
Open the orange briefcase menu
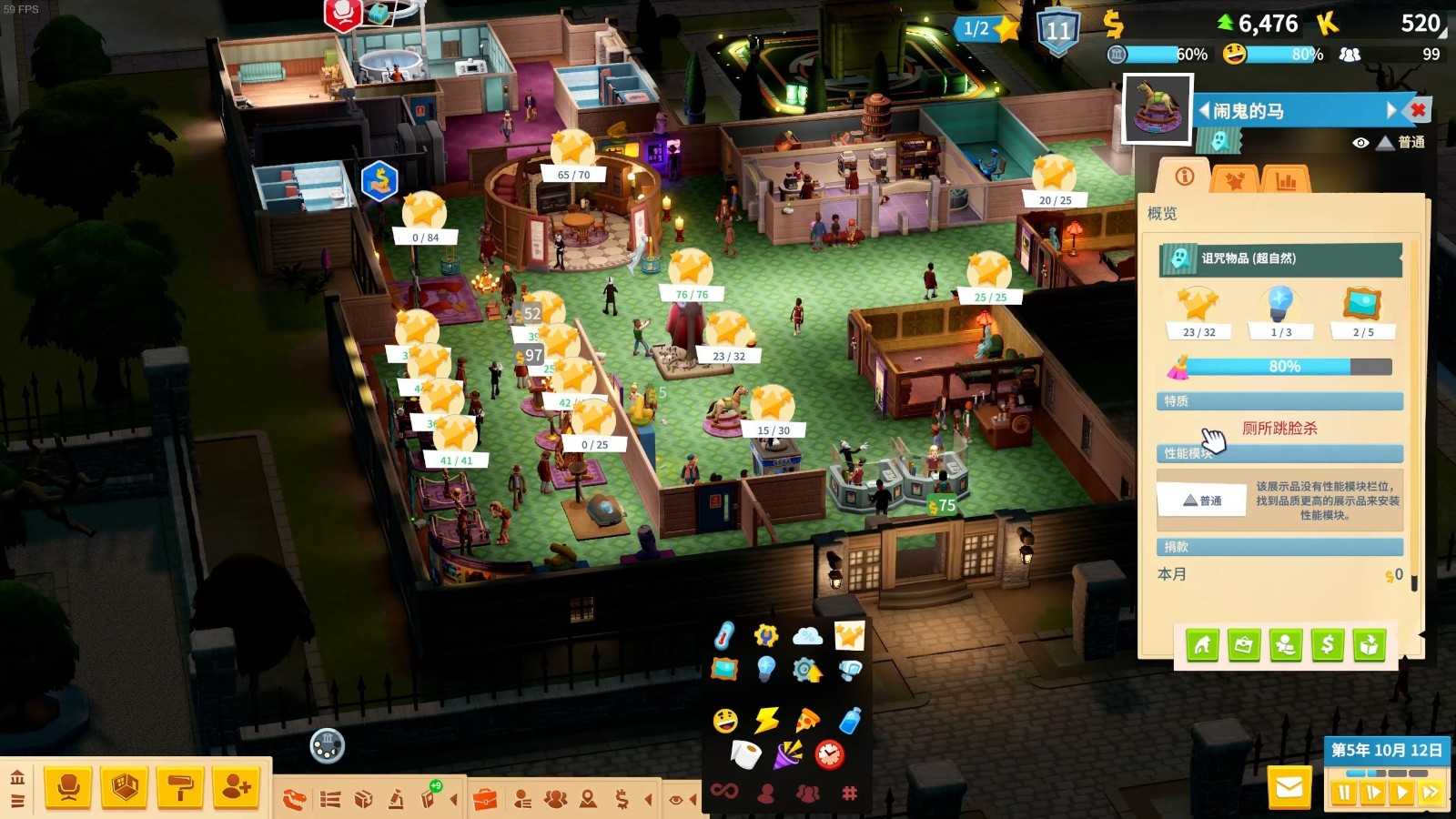coord(485,800)
